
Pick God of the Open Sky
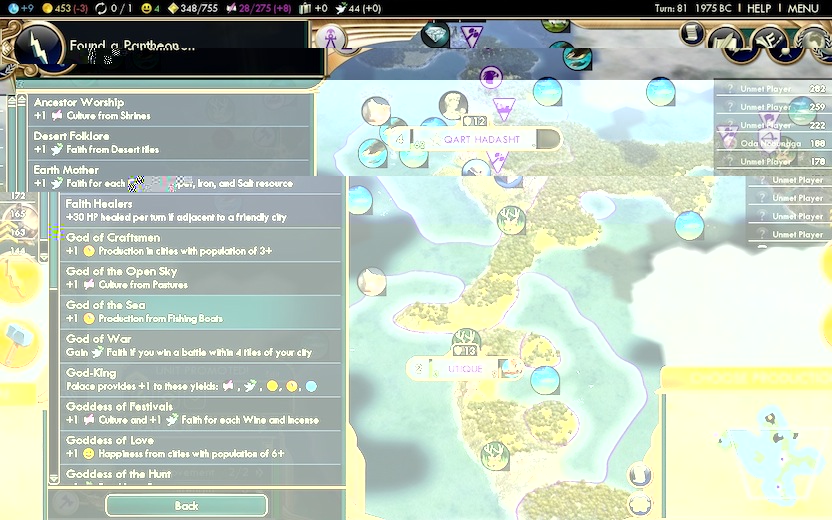click(200, 278)
